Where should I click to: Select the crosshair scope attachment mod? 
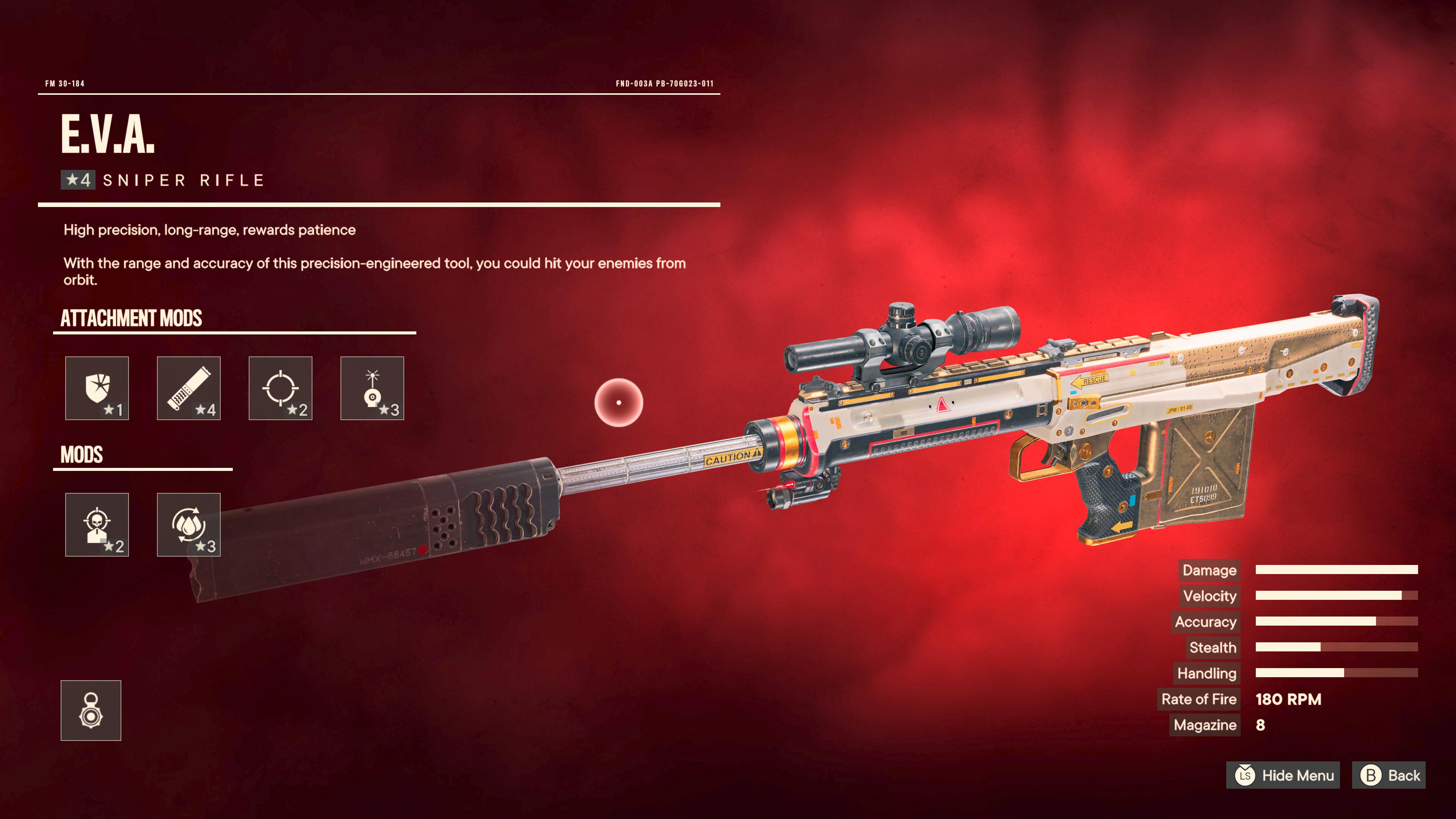280,388
